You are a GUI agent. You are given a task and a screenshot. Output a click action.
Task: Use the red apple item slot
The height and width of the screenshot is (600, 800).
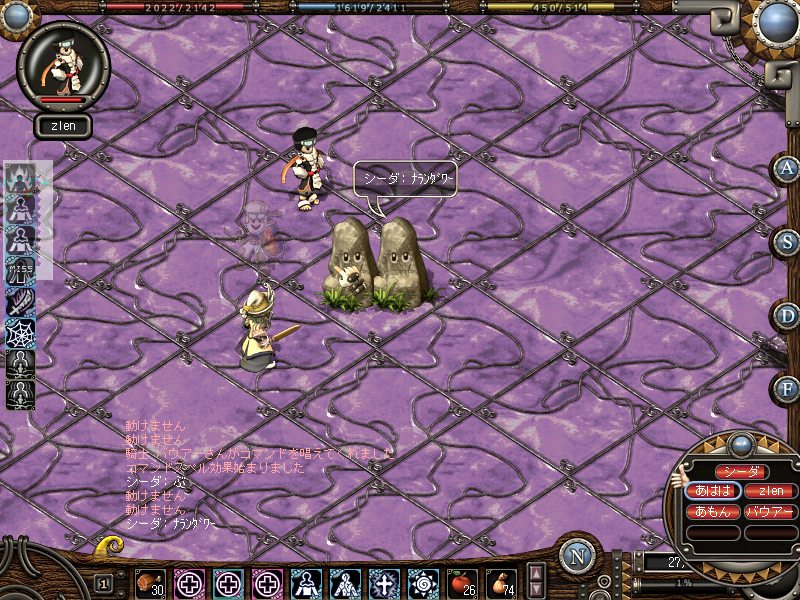(x=462, y=582)
